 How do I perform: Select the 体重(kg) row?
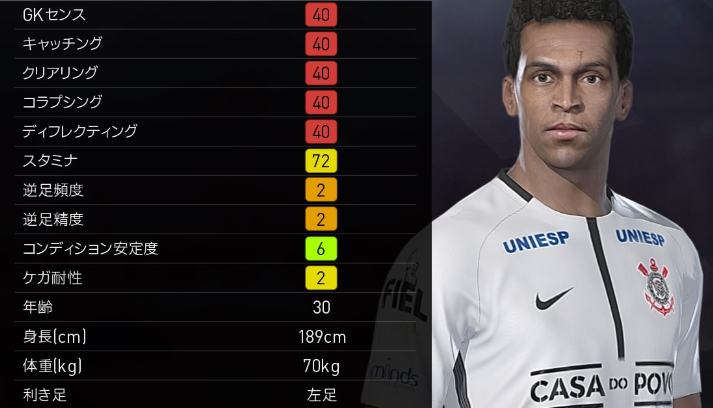(x=215, y=366)
